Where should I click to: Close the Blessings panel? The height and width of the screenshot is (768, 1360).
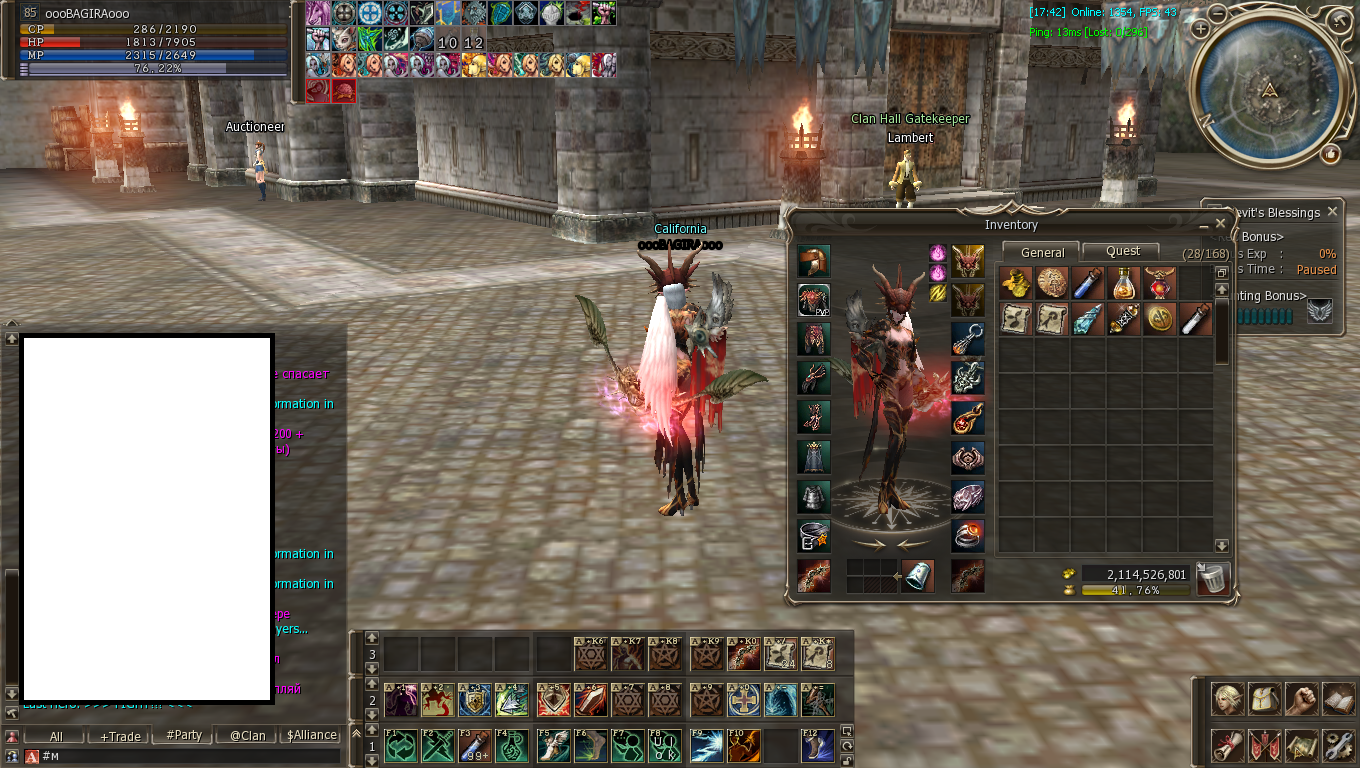point(1331,212)
